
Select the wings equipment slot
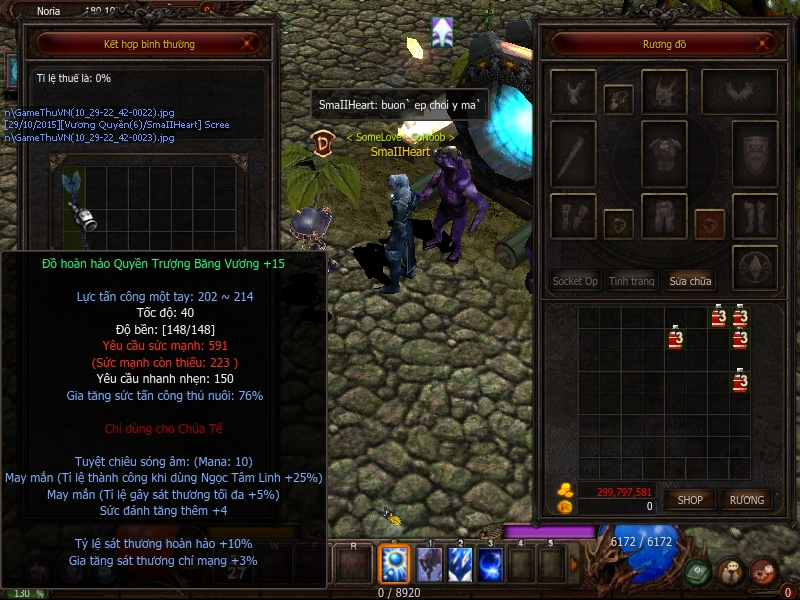coord(740,92)
